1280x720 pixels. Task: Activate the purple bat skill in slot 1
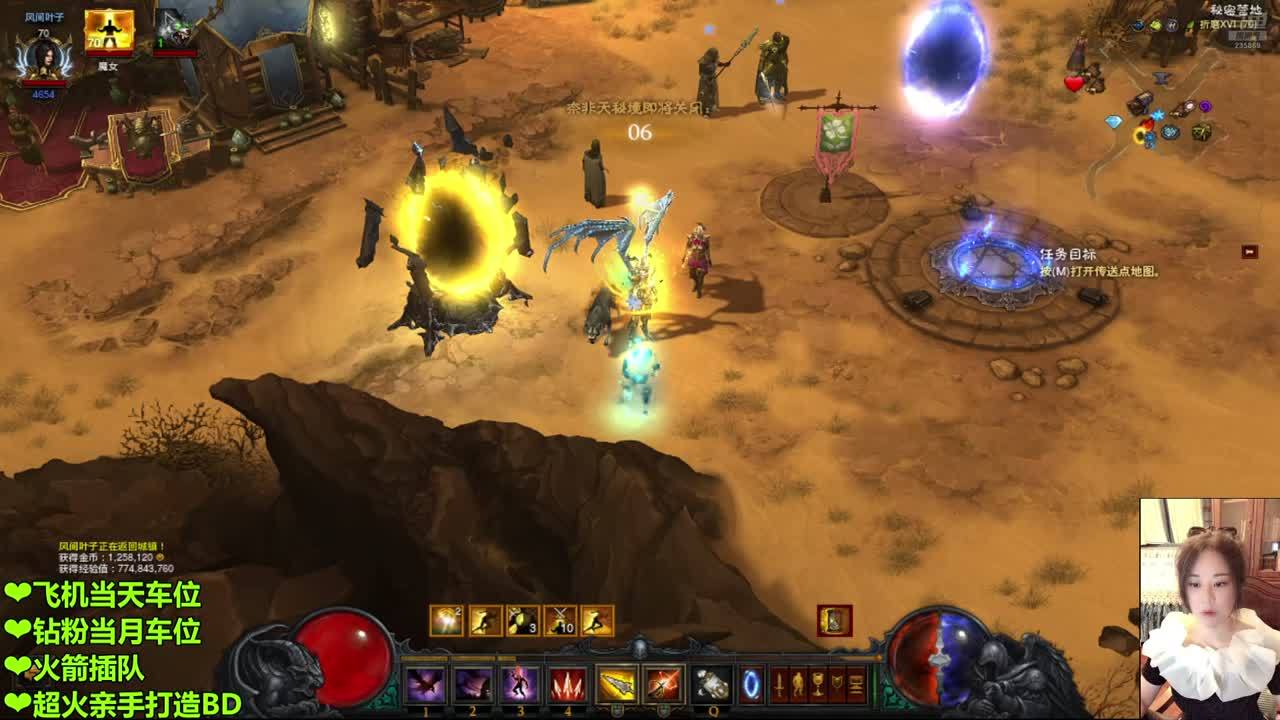pyautogui.click(x=425, y=685)
